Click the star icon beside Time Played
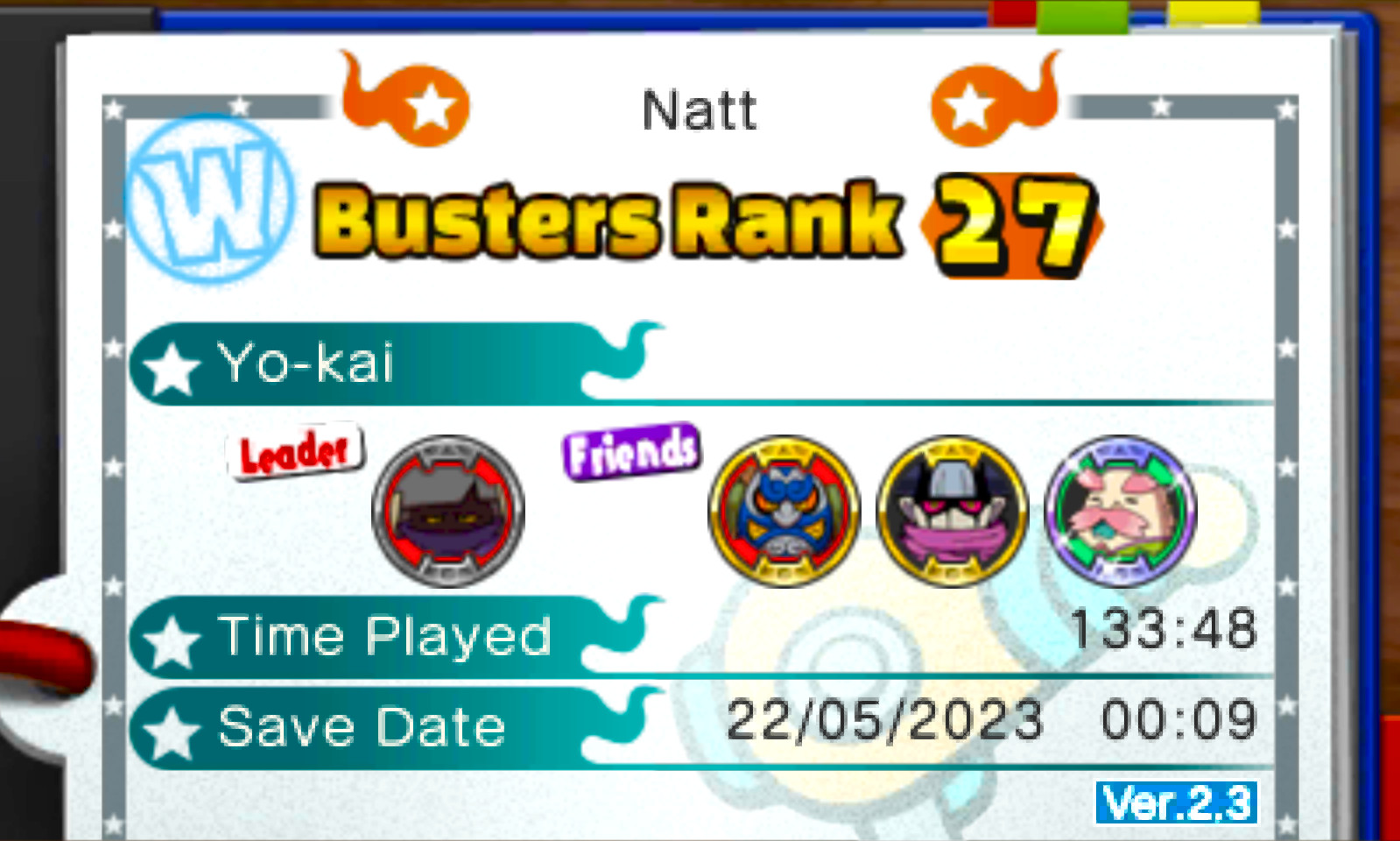The width and height of the screenshot is (1400, 841). 172,637
